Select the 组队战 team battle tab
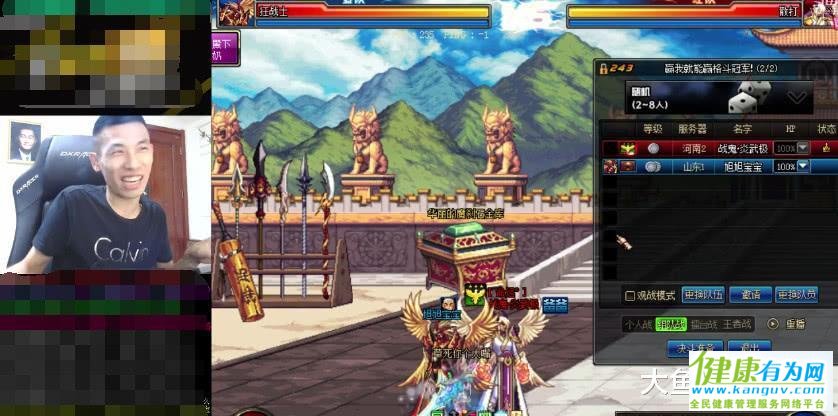This screenshot has width=838, height=416. (x=670, y=324)
